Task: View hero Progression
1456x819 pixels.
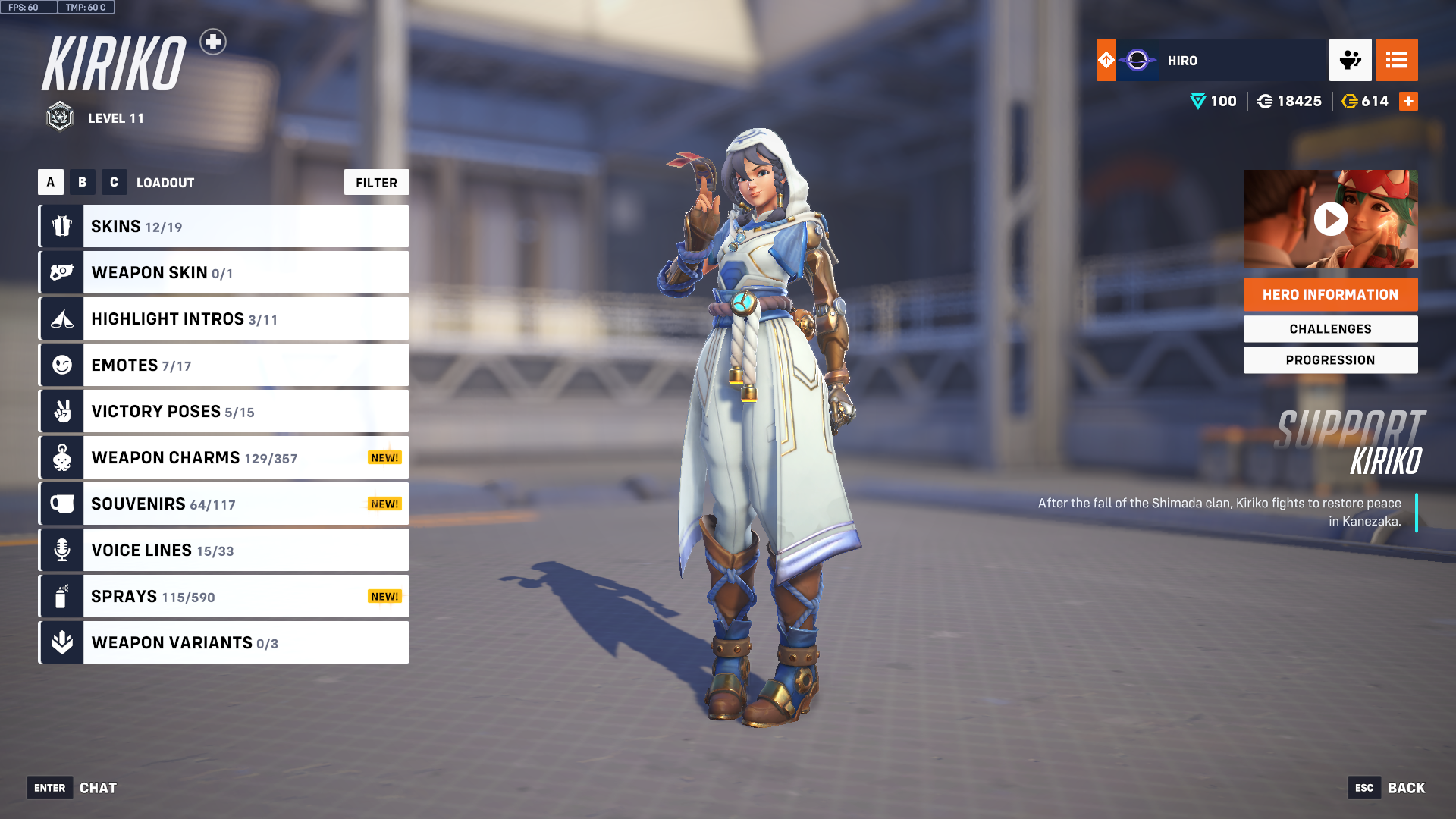Action: 1330,359
